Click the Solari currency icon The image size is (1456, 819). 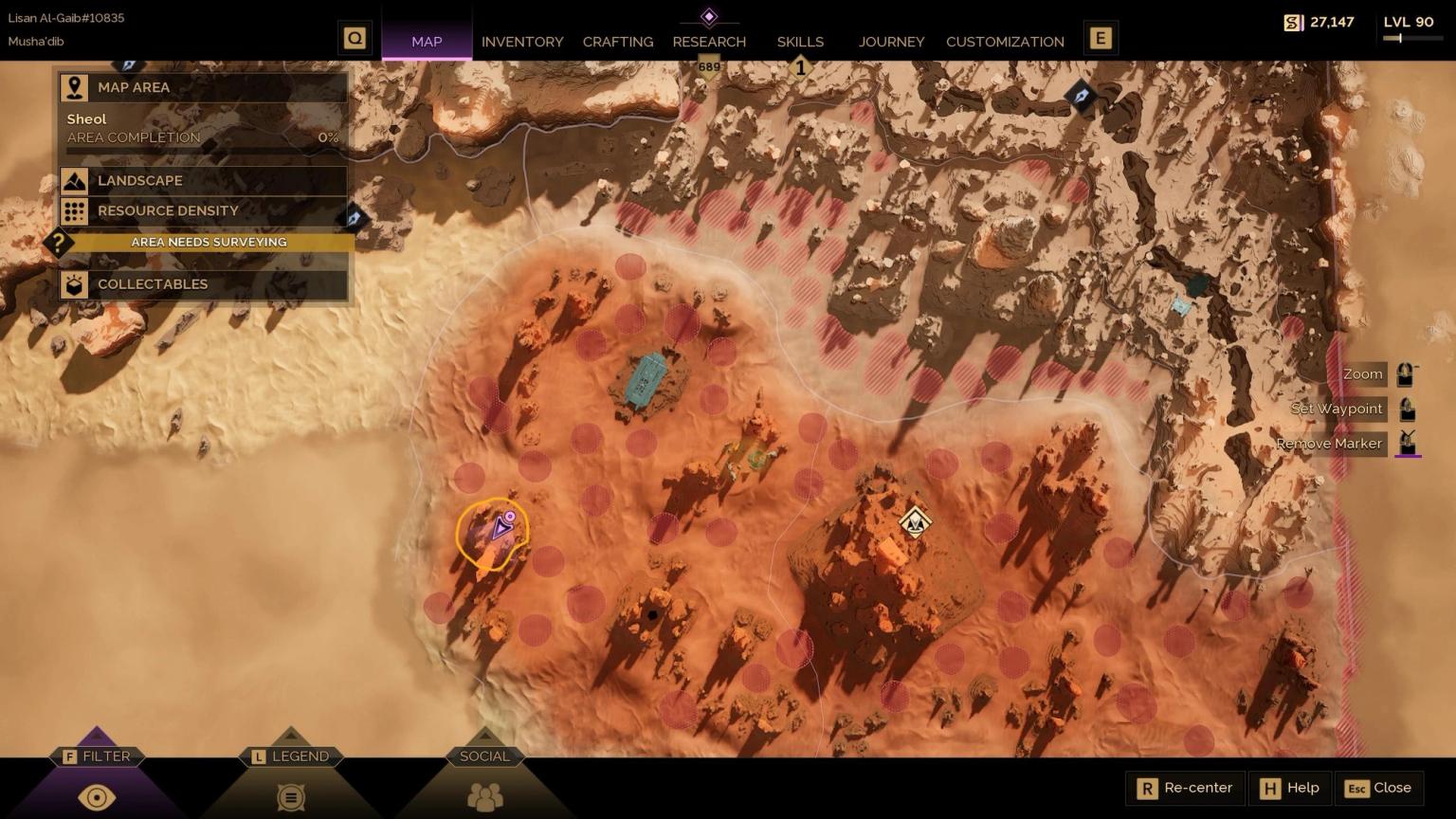click(x=1293, y=21)
